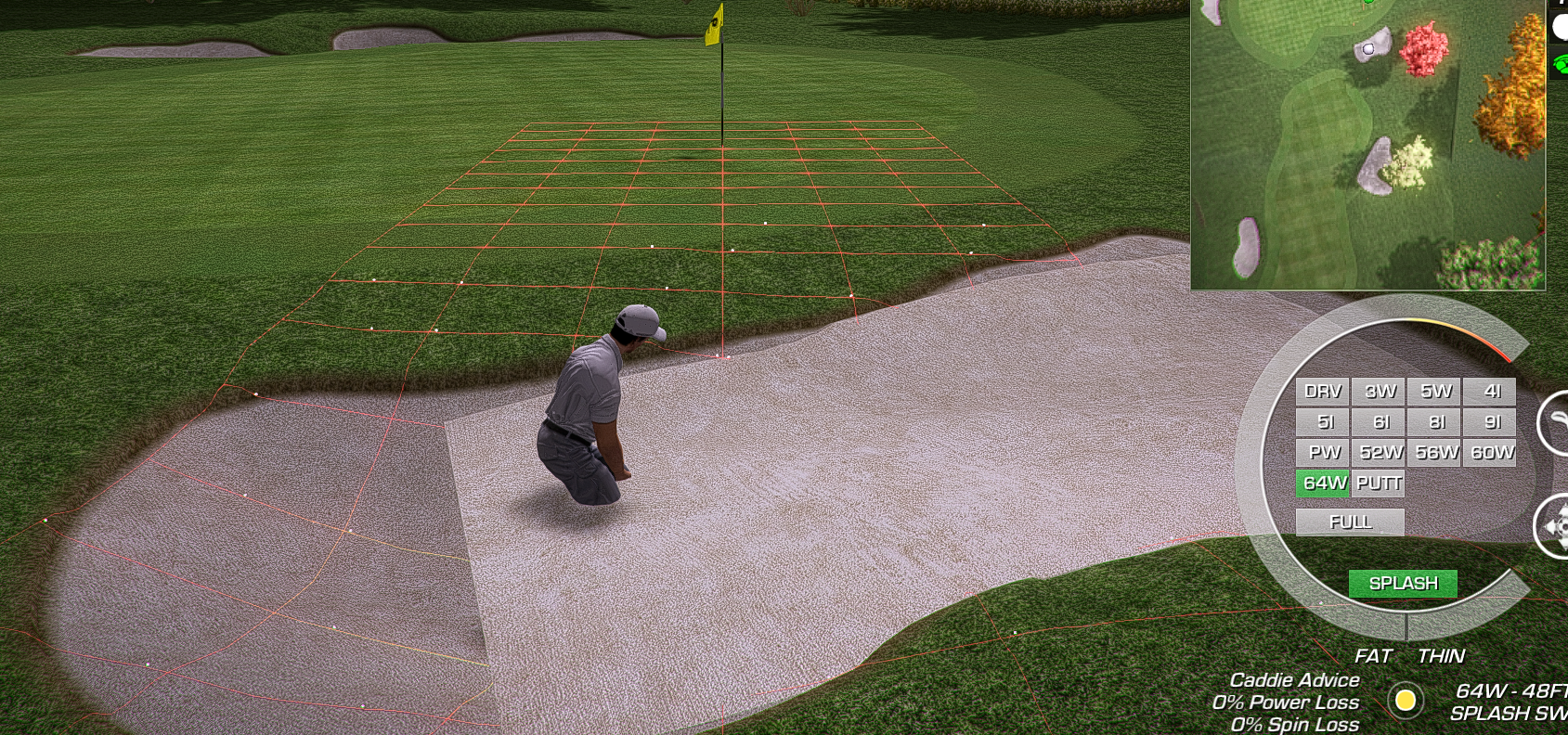Select the DRV driver club
The width and height of the screenshot is (1568, 735).
click(1322, 392)
